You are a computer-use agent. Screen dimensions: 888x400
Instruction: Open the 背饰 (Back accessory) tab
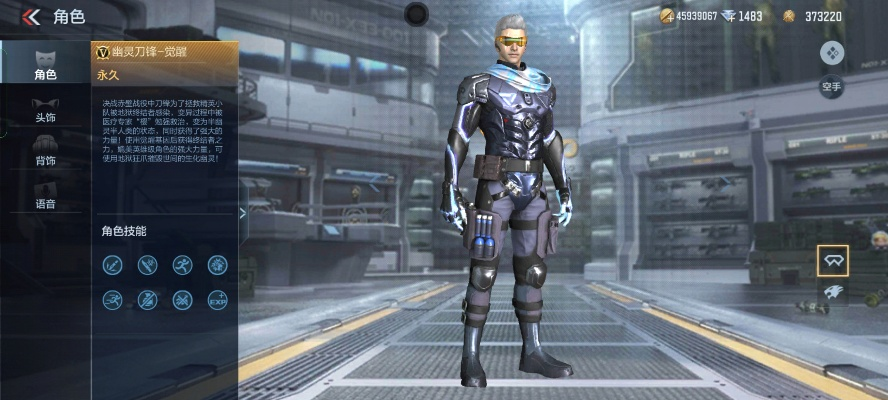pos(44,151)
